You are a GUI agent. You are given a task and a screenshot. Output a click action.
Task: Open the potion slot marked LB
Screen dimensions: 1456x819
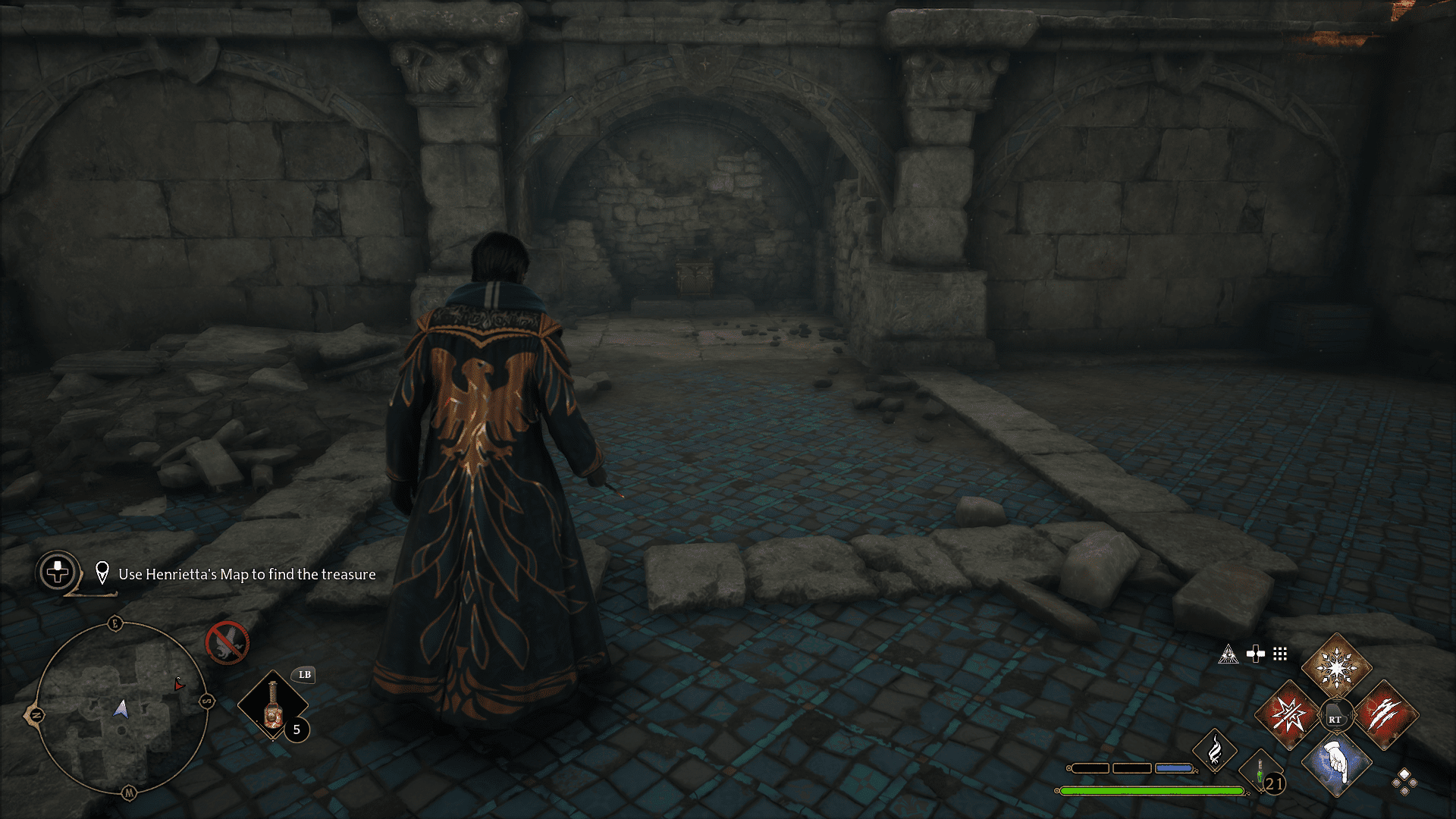pos(304,675)
